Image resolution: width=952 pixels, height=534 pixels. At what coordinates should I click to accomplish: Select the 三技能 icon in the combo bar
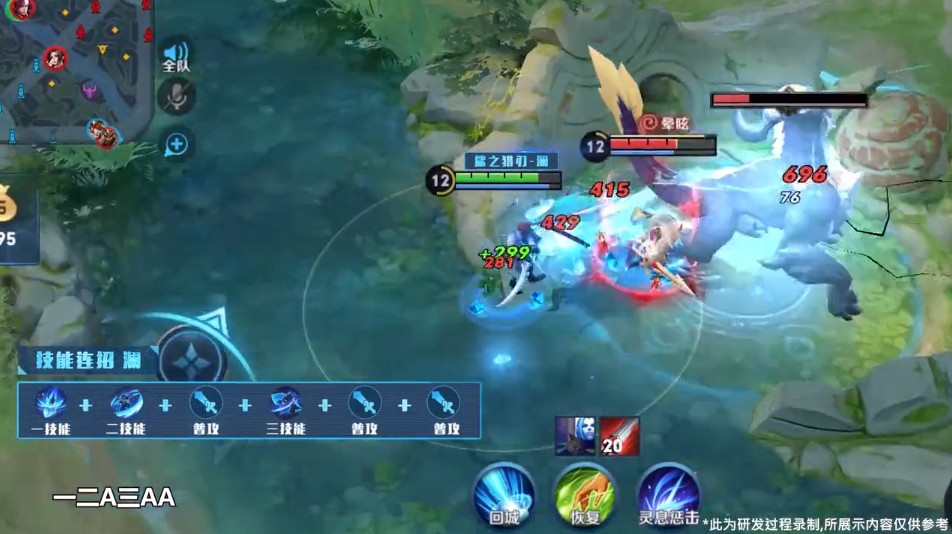tap(286, 403)
